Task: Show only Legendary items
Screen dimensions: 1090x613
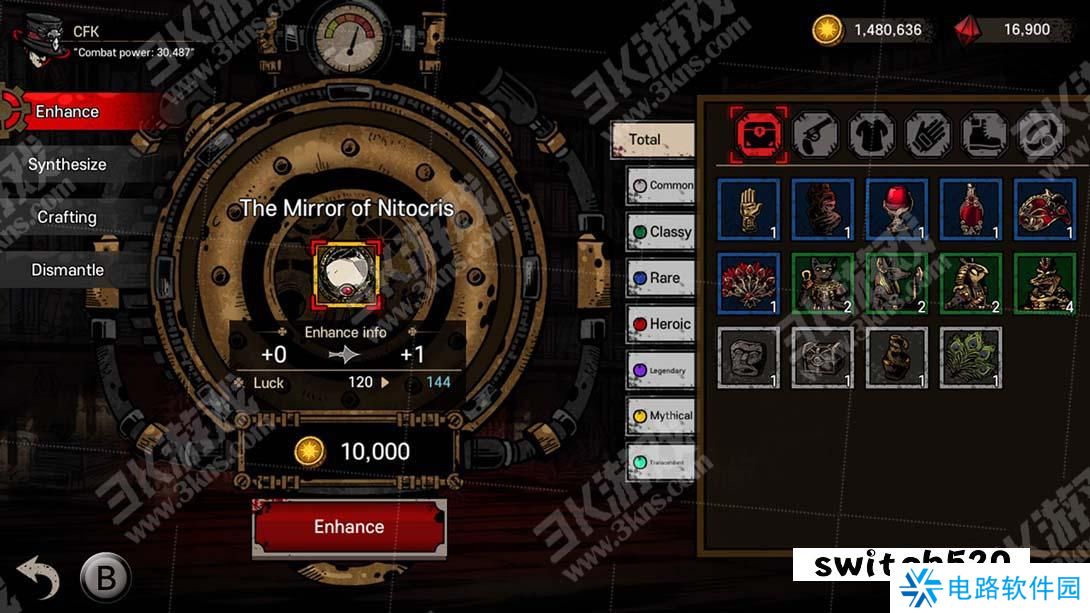Action: click(x=661, y=371)
